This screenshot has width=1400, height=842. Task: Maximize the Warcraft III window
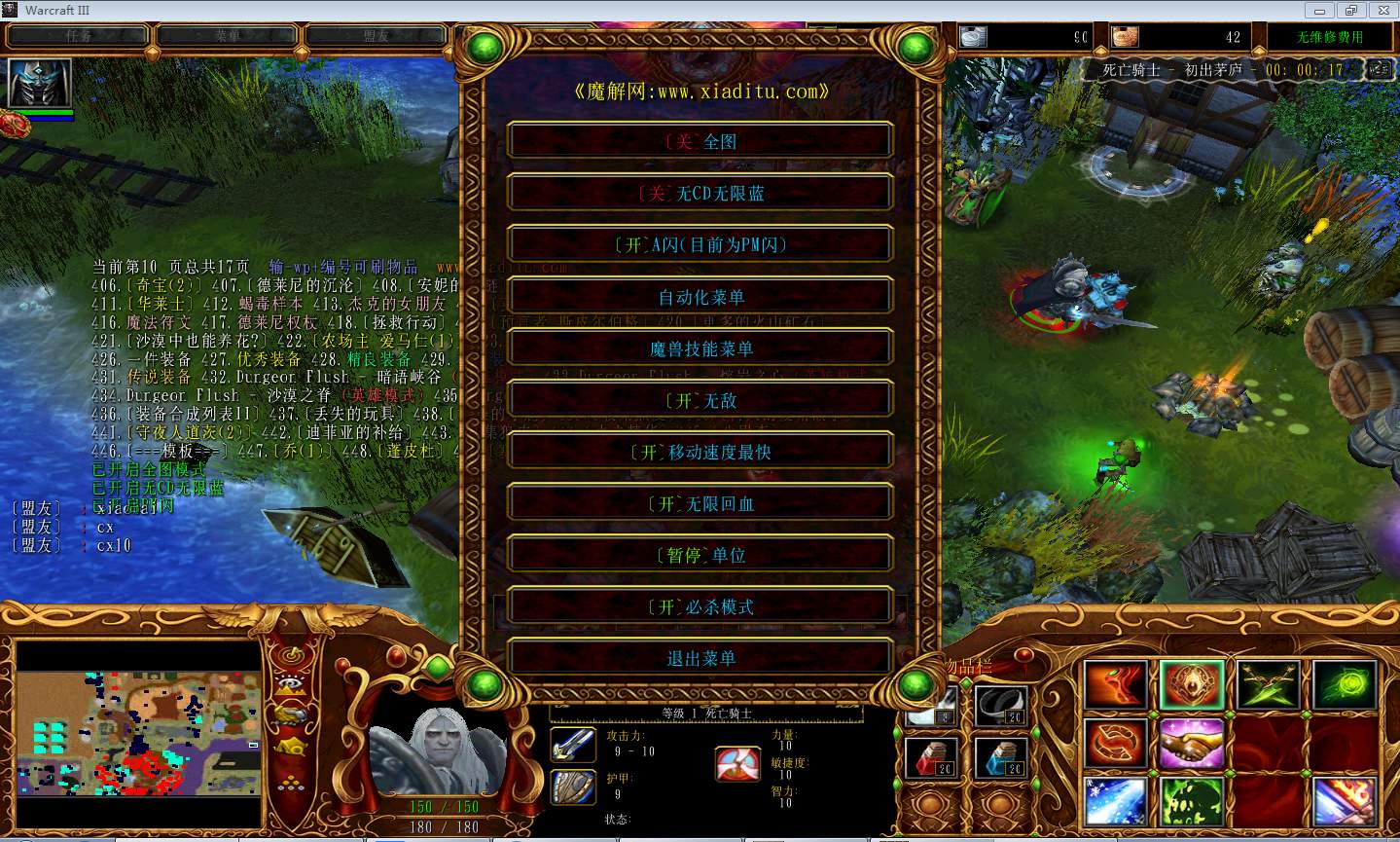[1350, 11]
